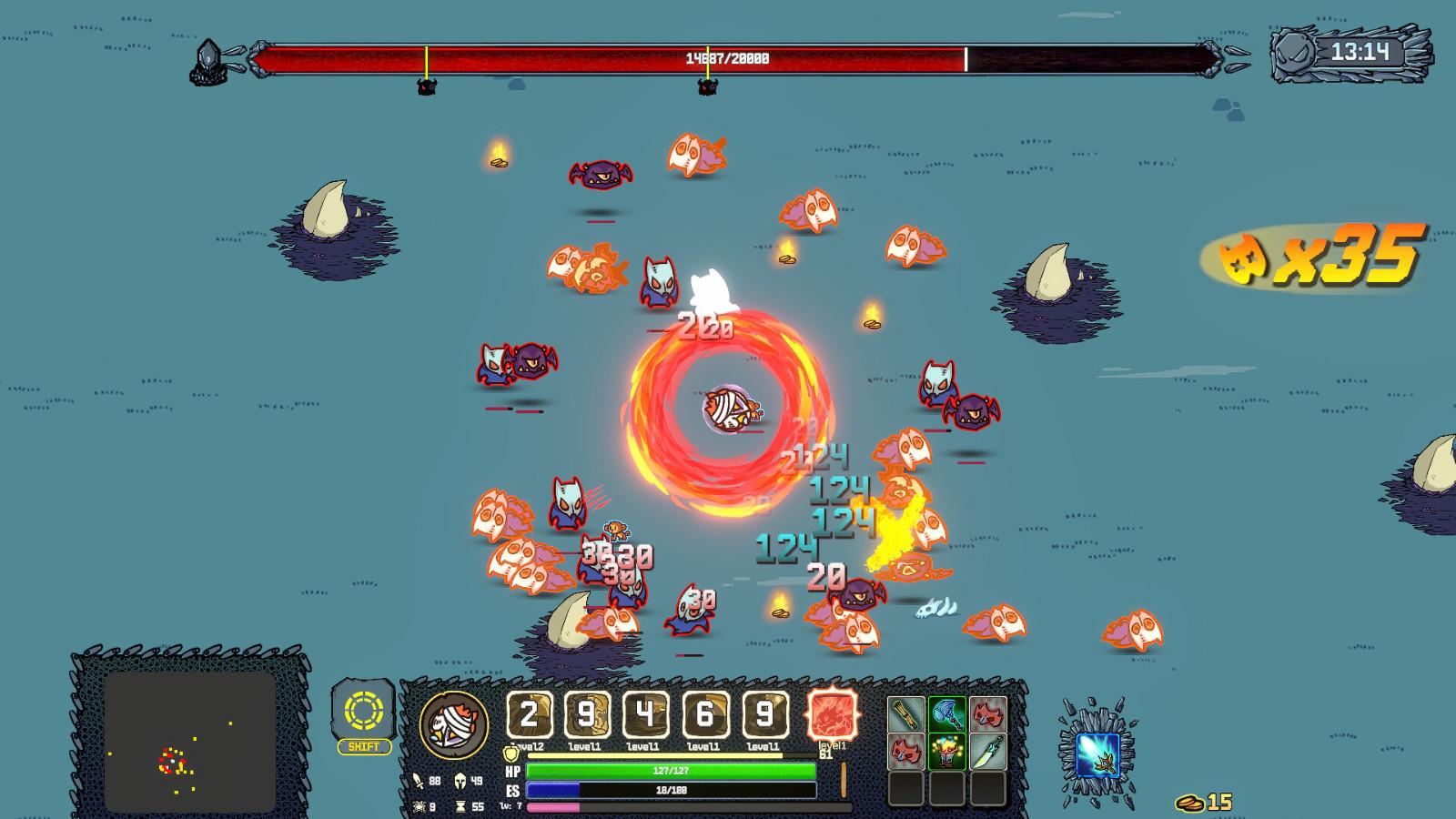Screen dimensions: 1456x819
Task: Choose the skill slot showing number 4
Action: tap(646, 715)
